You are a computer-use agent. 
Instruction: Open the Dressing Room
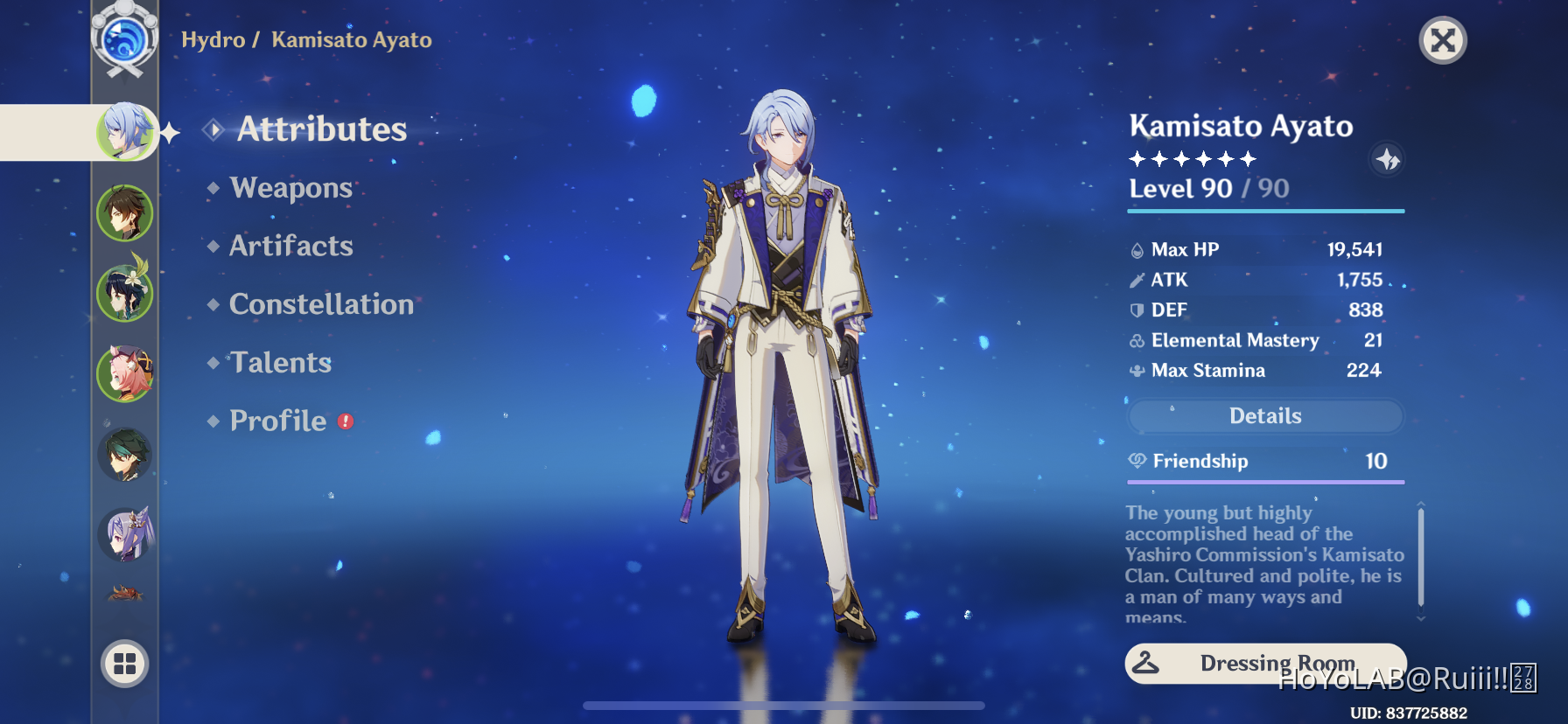pos(1265,663)
